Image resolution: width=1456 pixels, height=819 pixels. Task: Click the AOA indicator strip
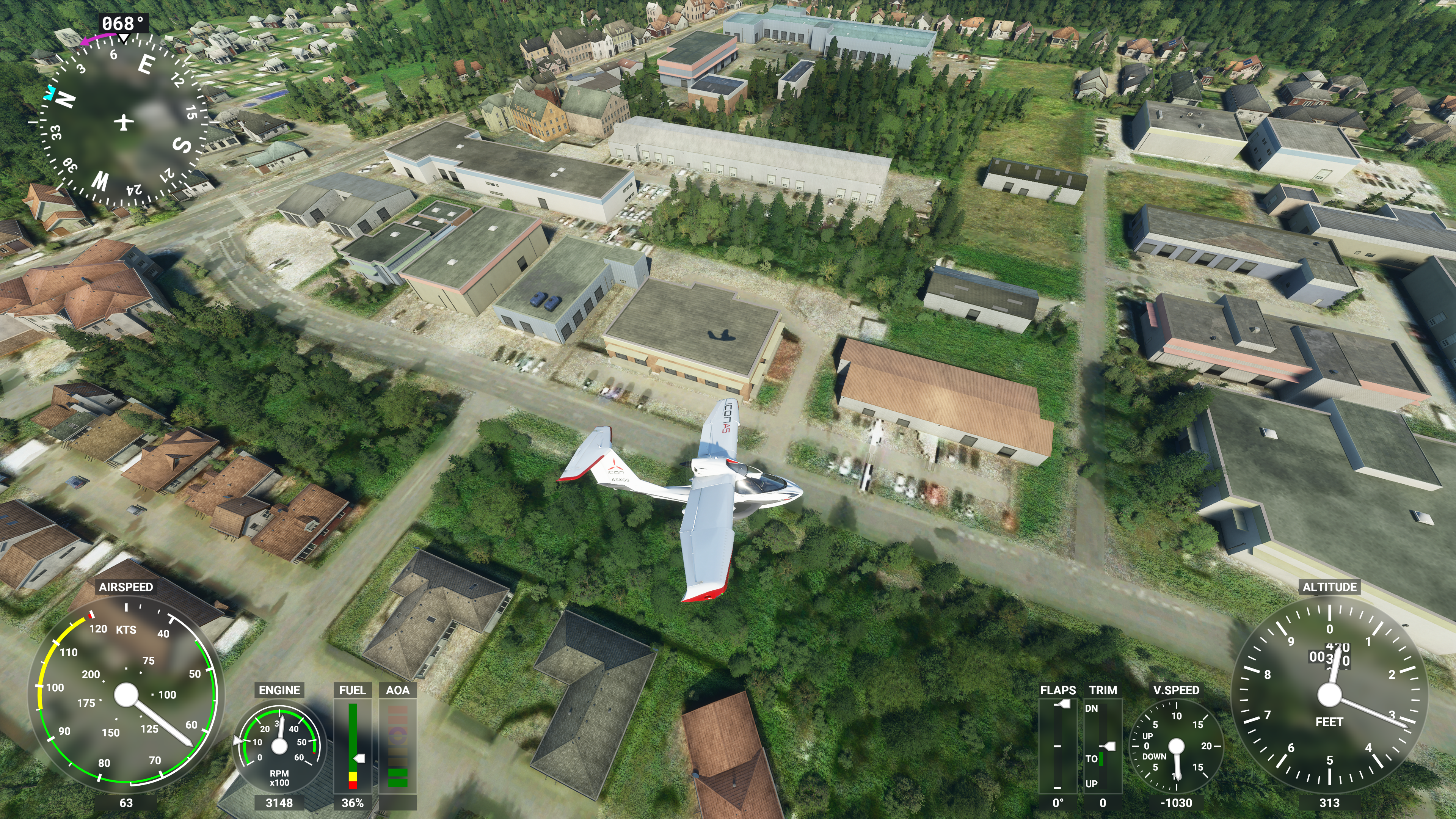click(x=397, y=745)
